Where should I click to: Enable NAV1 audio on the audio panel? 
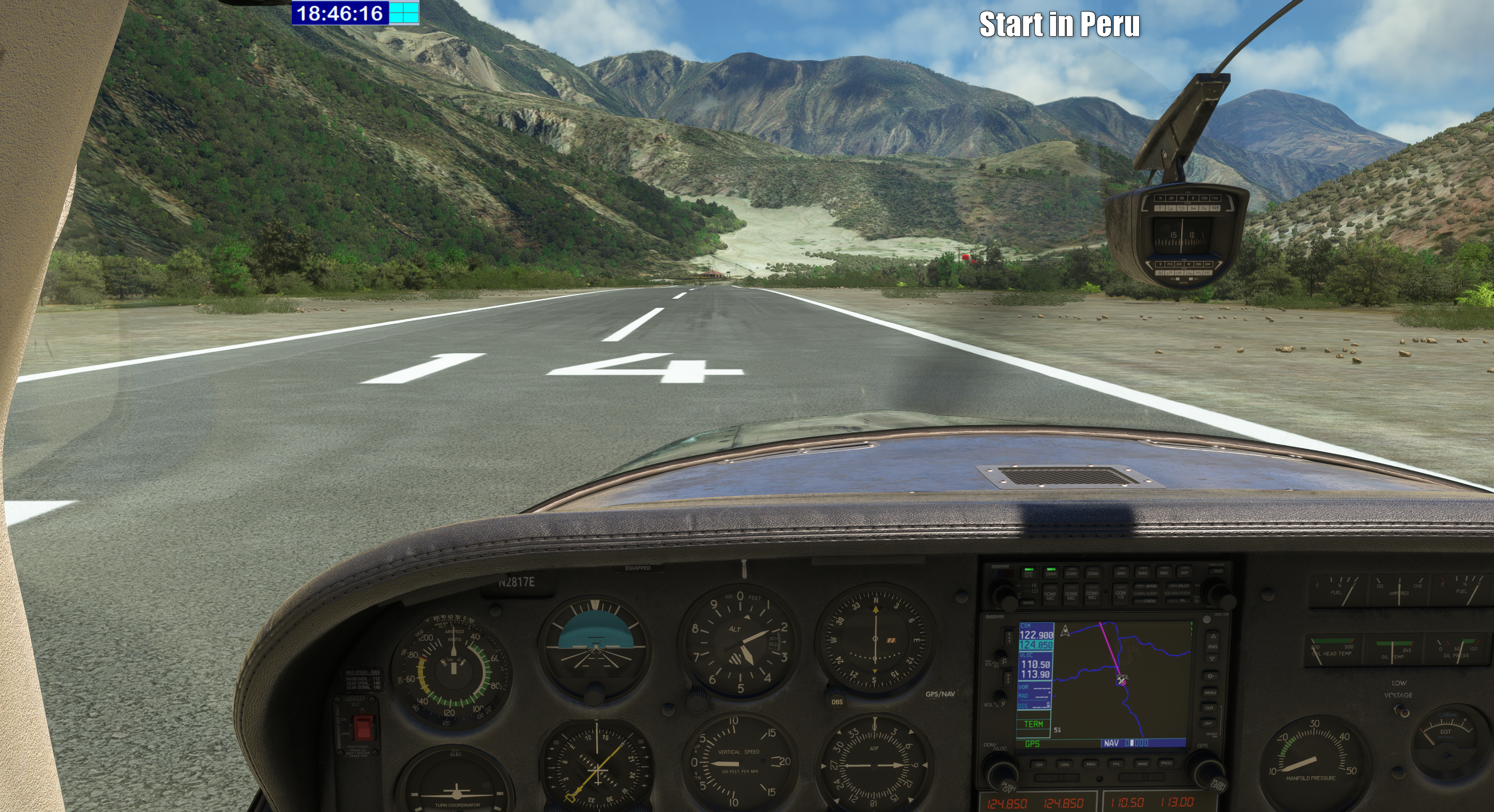tap(1121, 572)
